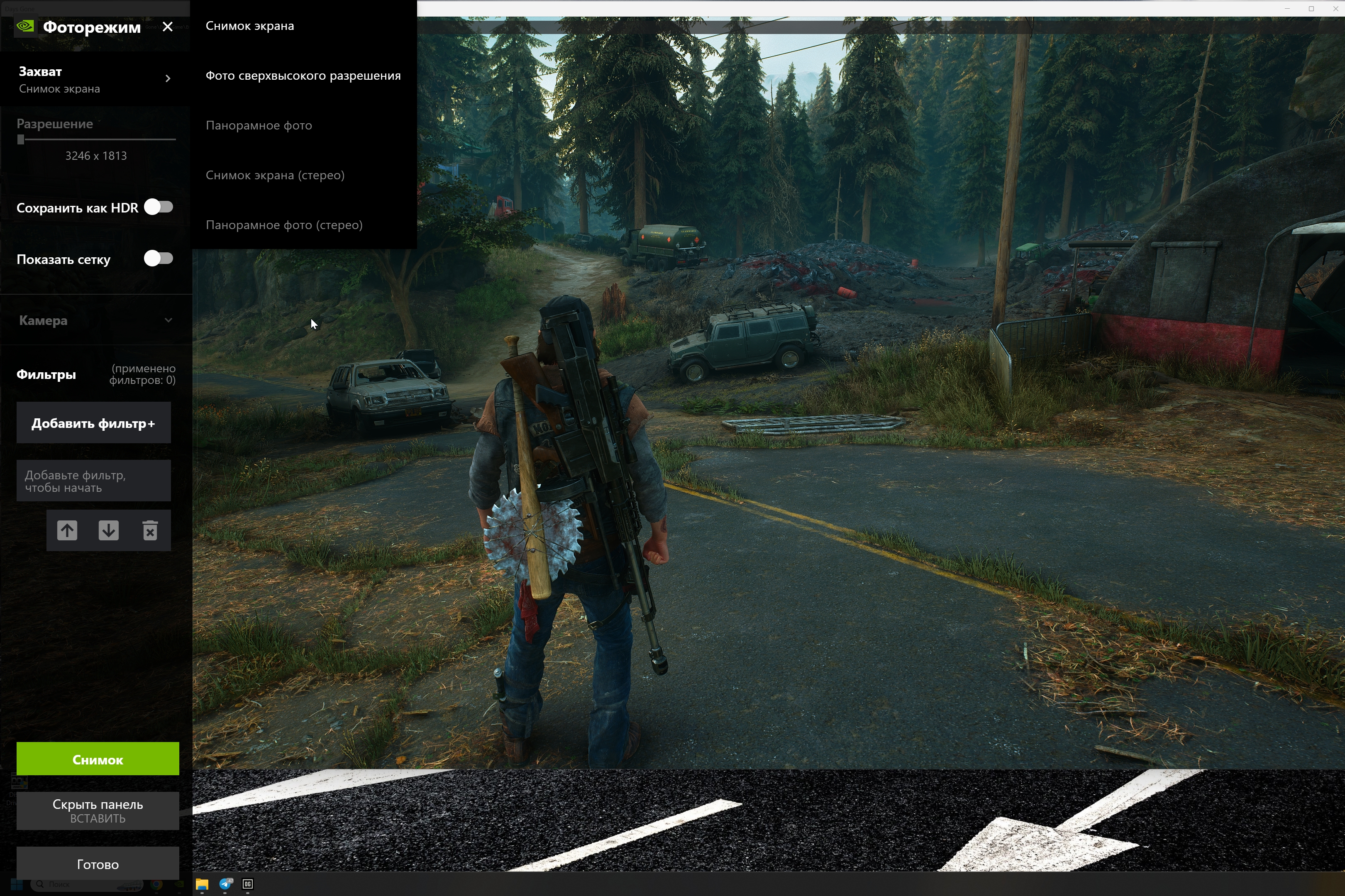Select Панорамное фото (стерео) option
Viewport: 1345px width, 896px height.
284,225
